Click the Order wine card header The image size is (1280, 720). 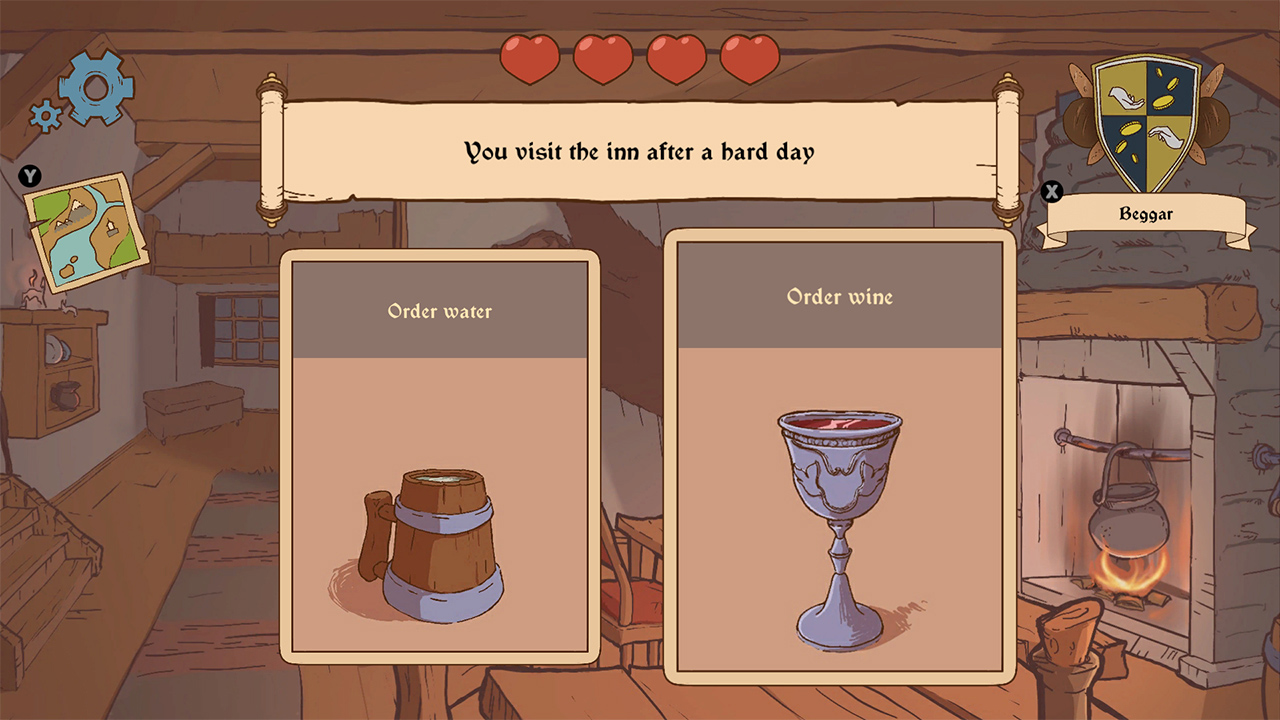(840, 297)
